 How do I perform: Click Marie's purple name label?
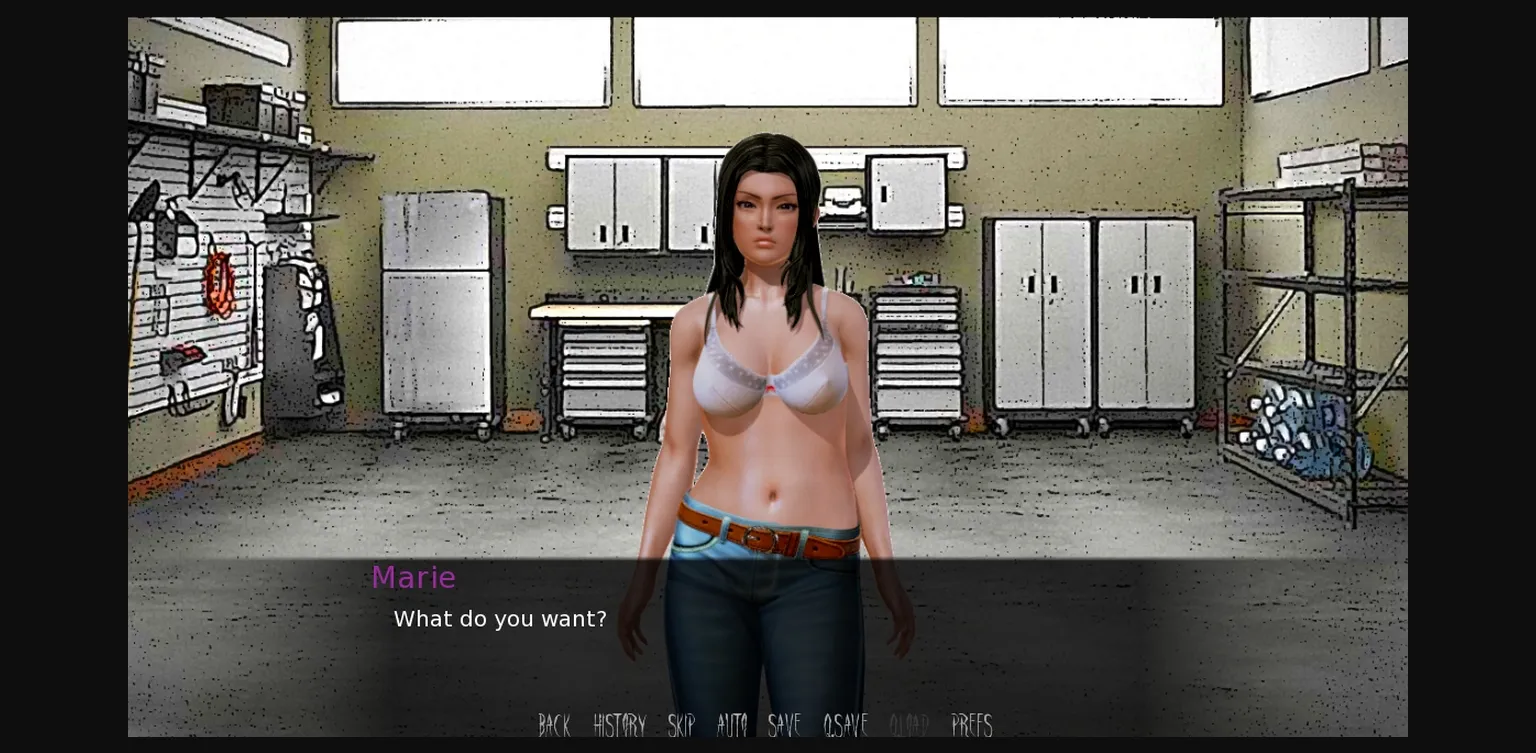pyautogui.click(x=413, y=577)
